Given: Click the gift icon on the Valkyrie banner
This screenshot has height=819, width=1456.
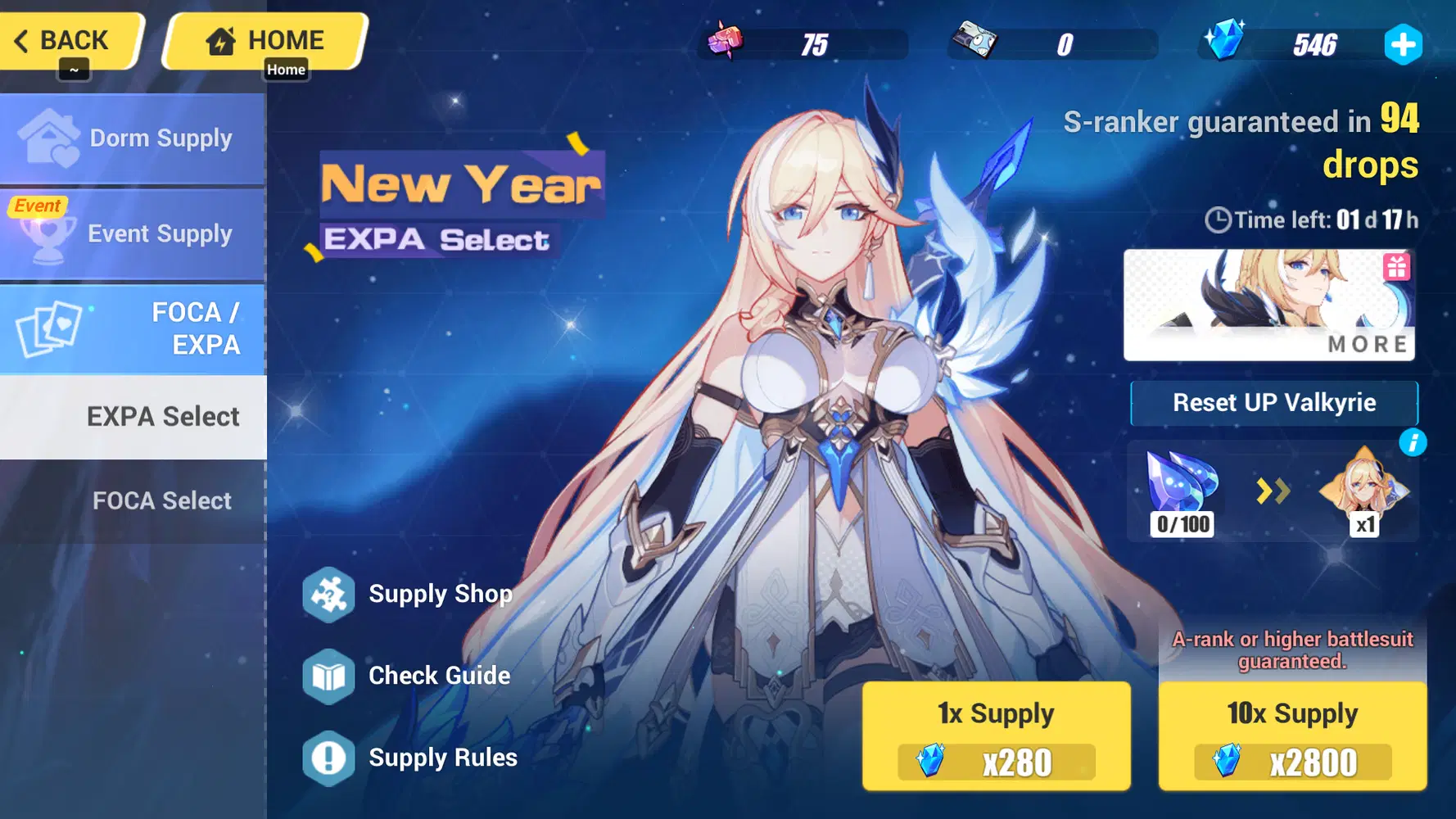Looking at the screenshot, I should click(x=1399, y=267).
